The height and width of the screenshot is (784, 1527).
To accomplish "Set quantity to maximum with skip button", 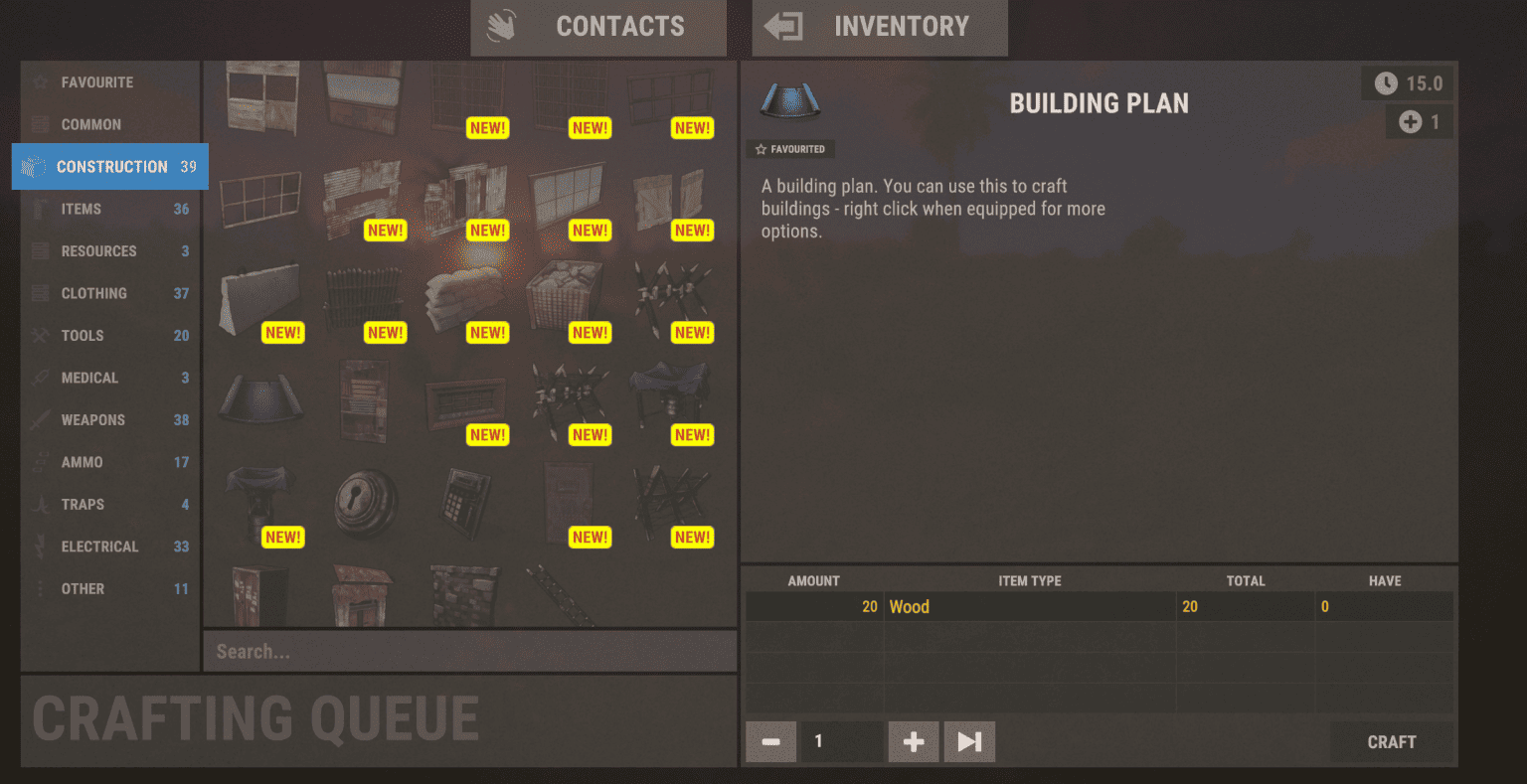I will pyautogui.click(x=968, y=741).
